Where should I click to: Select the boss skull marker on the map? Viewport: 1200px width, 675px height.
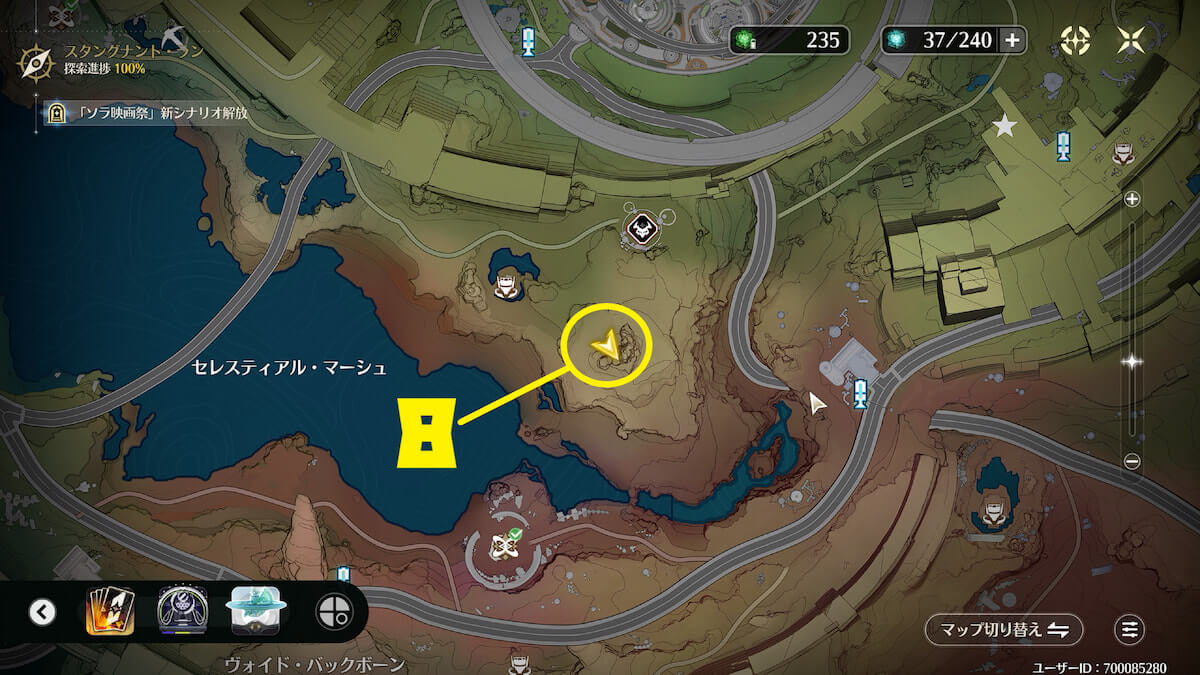coord(639,229)
